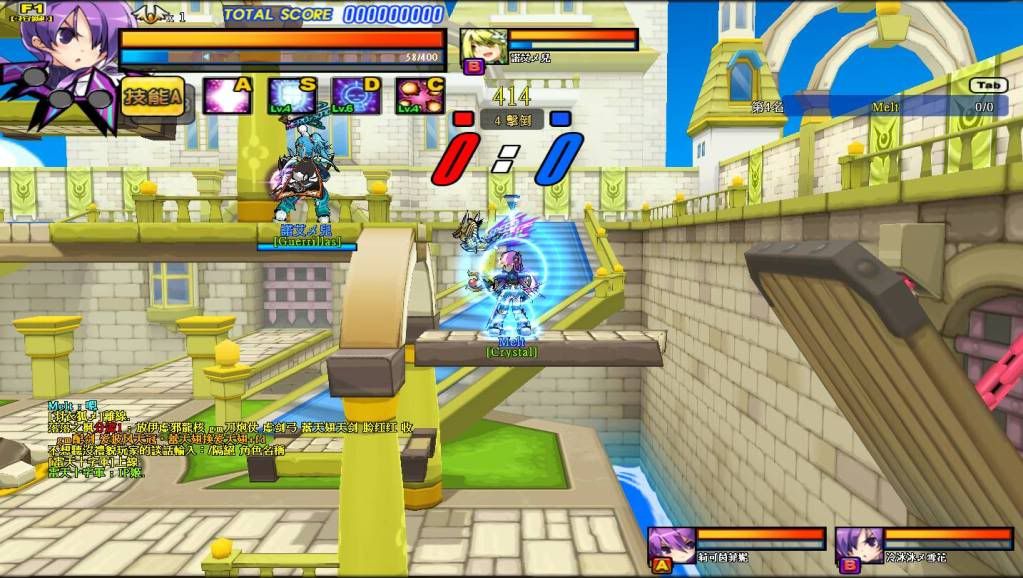Click the team A player portrait at bottom

click(671, 546)
